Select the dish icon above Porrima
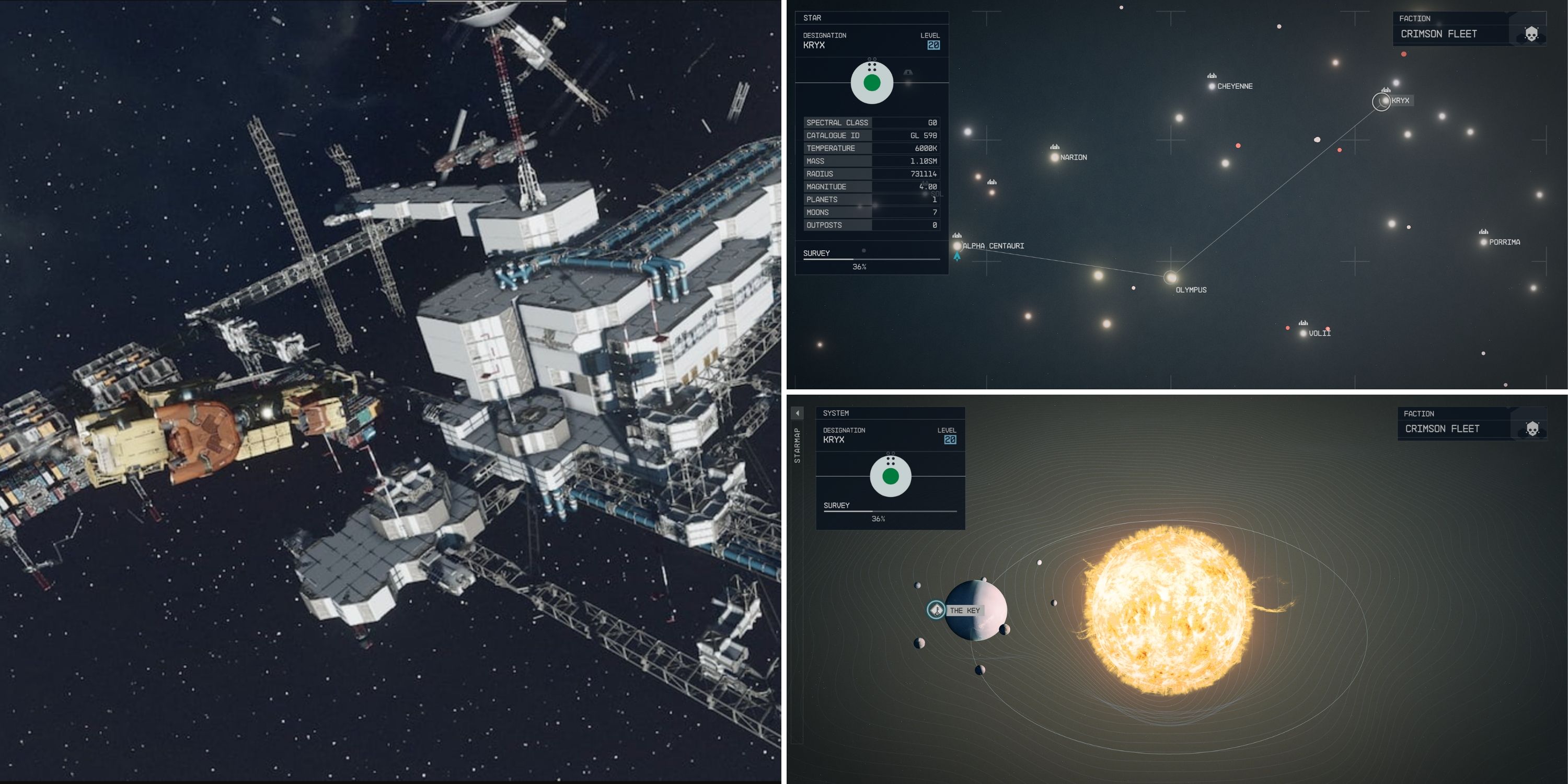 click(x=1483, y=232)
